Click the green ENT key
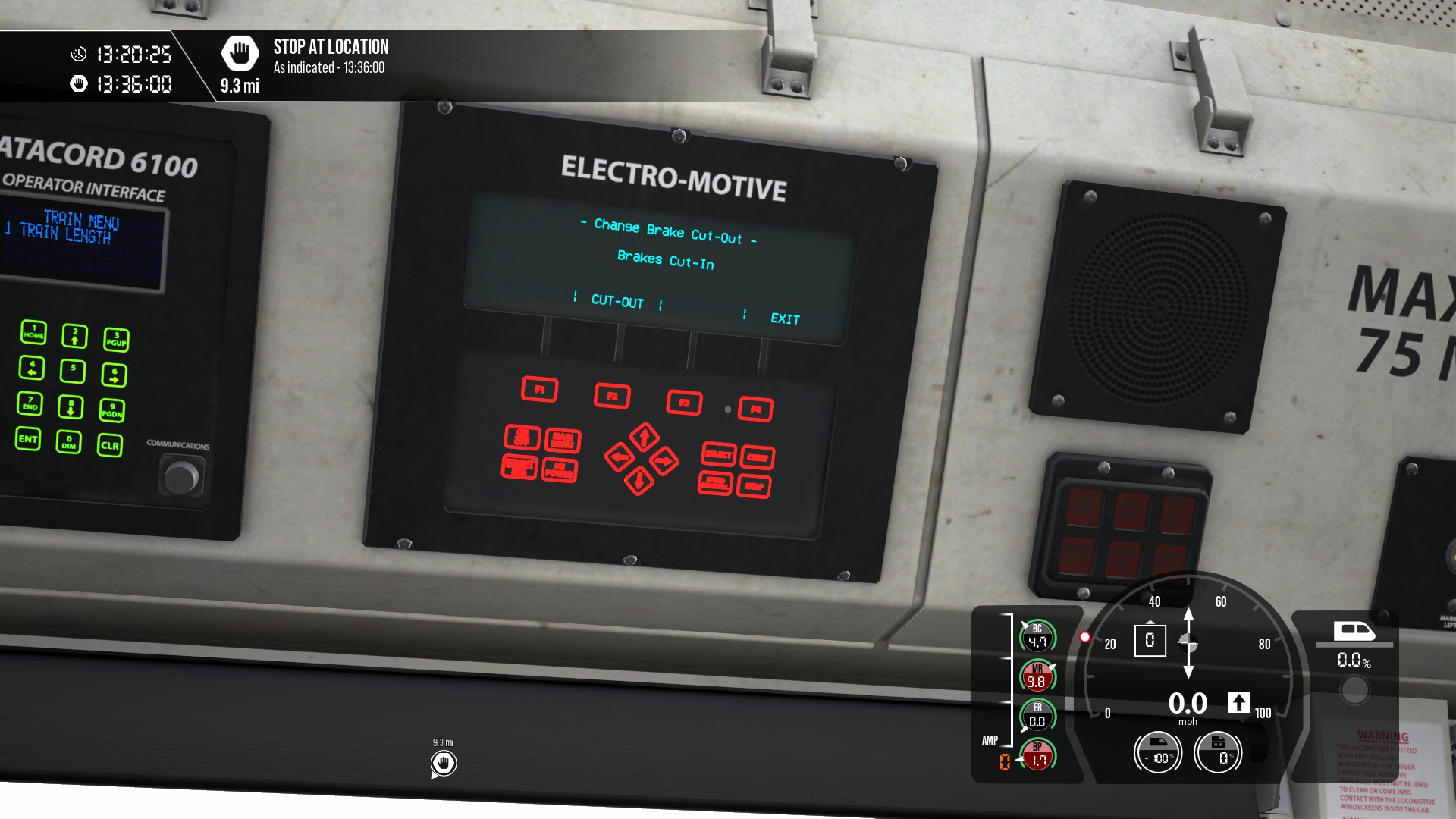This screenshot has width=1456, height=819. coord(28,439)
